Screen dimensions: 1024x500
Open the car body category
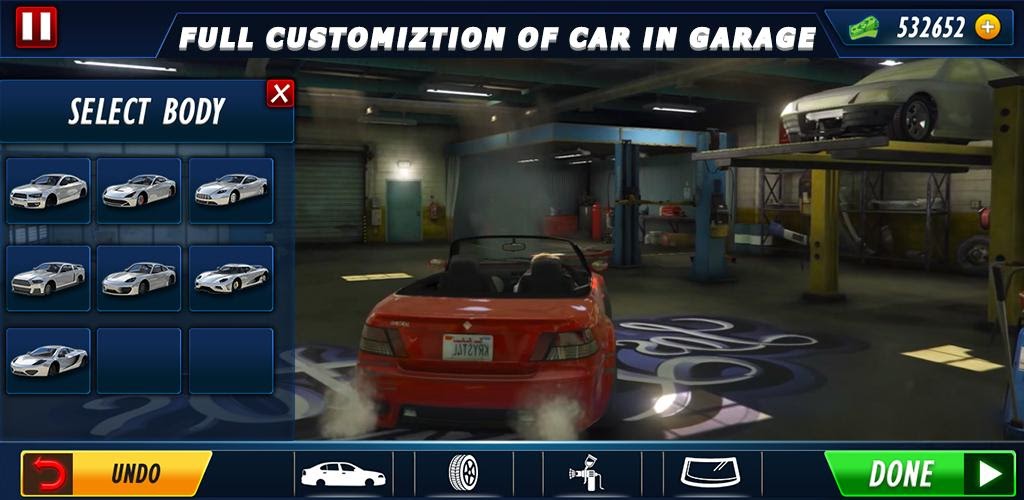343,472
